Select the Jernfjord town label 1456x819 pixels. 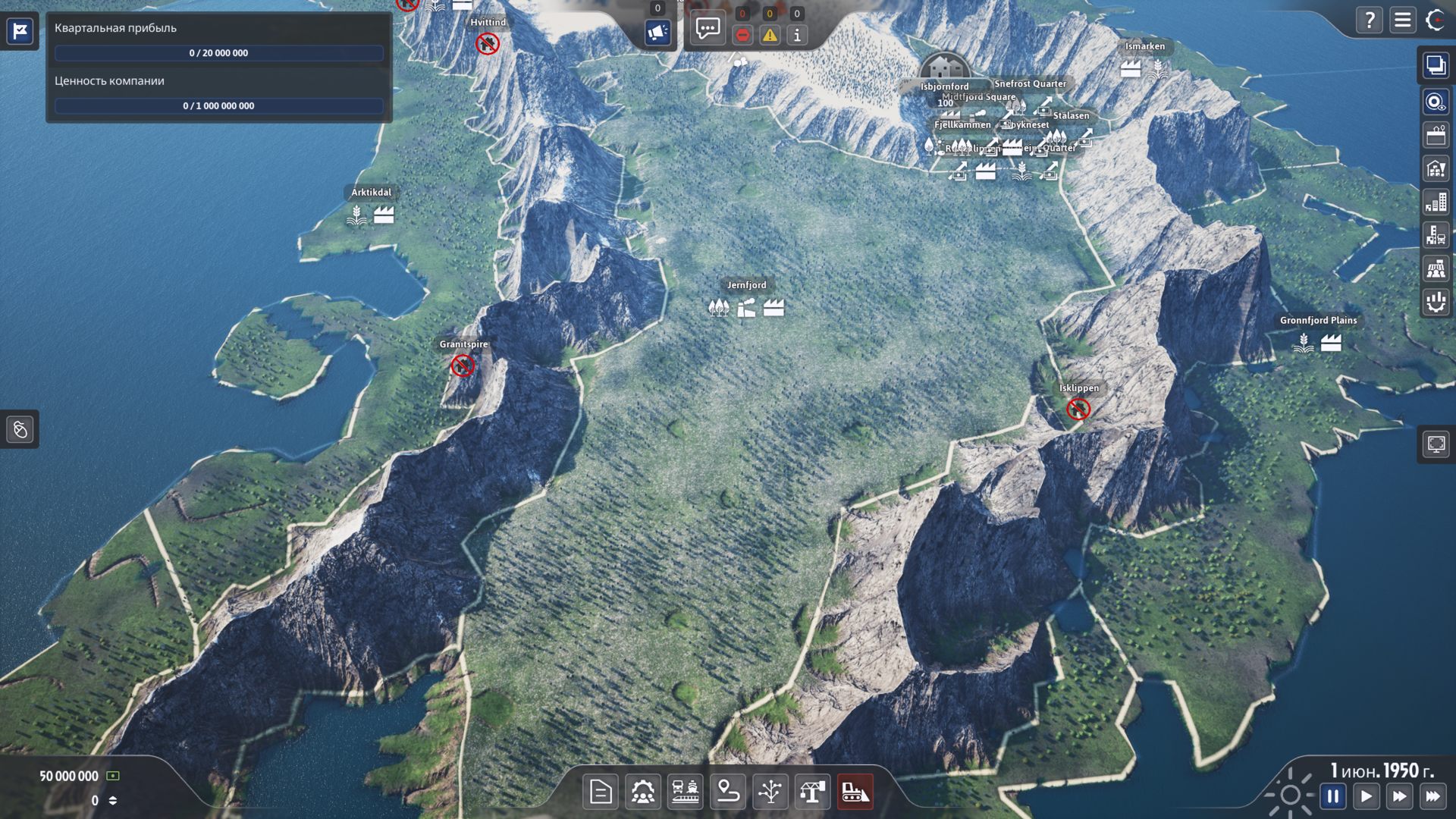(x=746, y=285)
